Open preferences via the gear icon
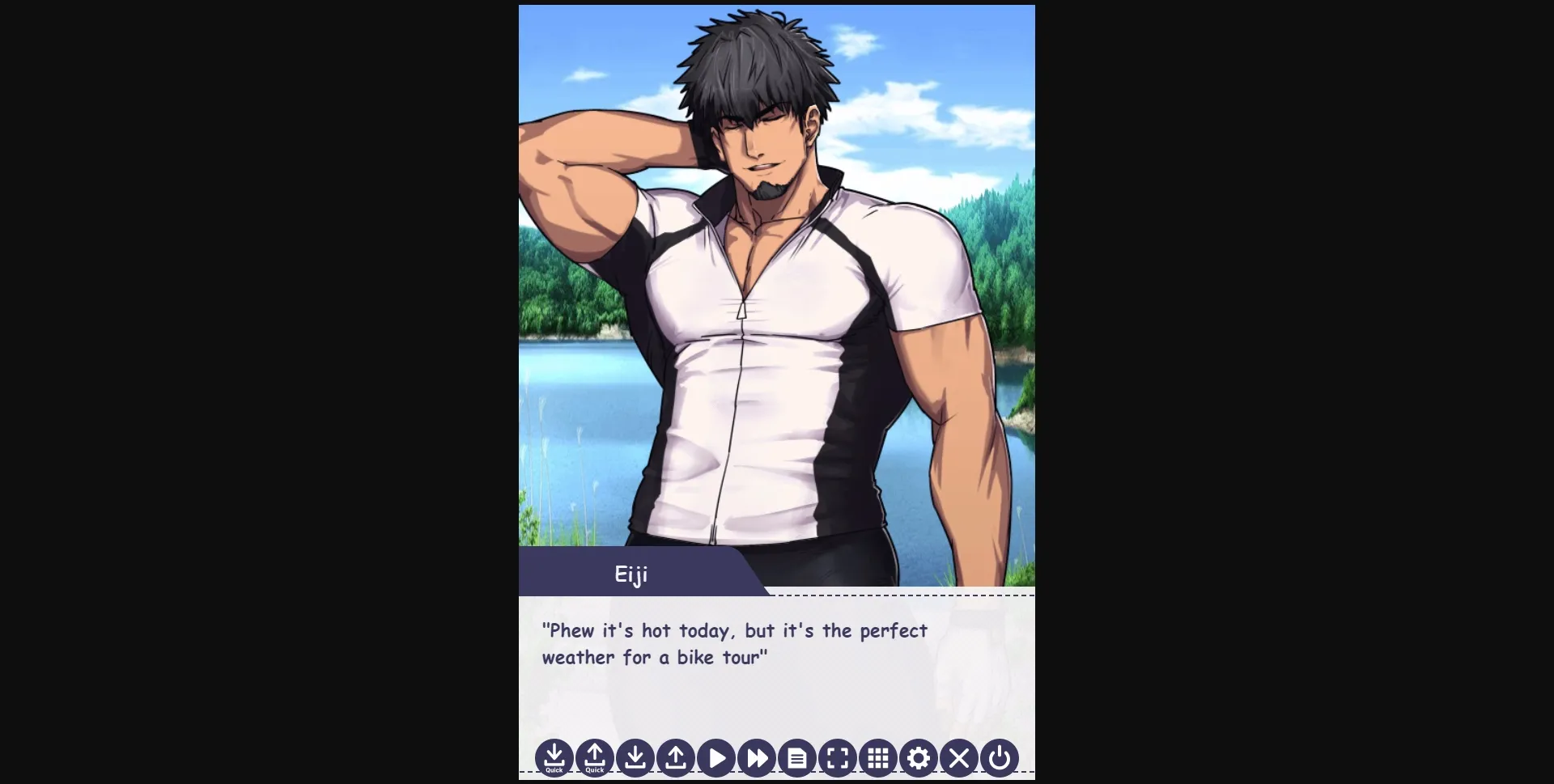Image resolution: width=1554 pixels, height=784 pixels. click(x=919, y=758)
